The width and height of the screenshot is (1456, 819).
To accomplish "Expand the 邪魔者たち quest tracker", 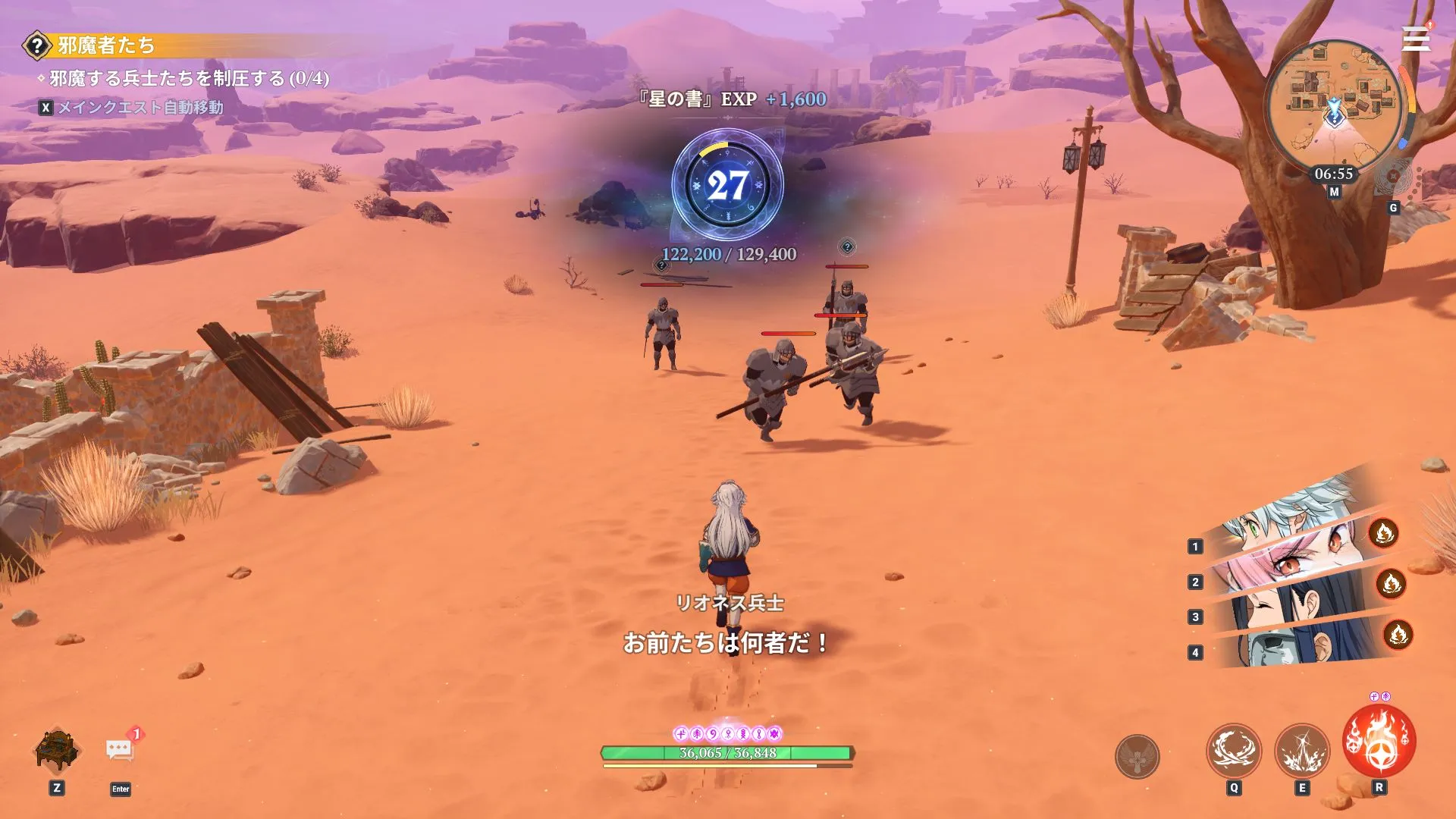I will pyautogui.click(x=106, y=45).
